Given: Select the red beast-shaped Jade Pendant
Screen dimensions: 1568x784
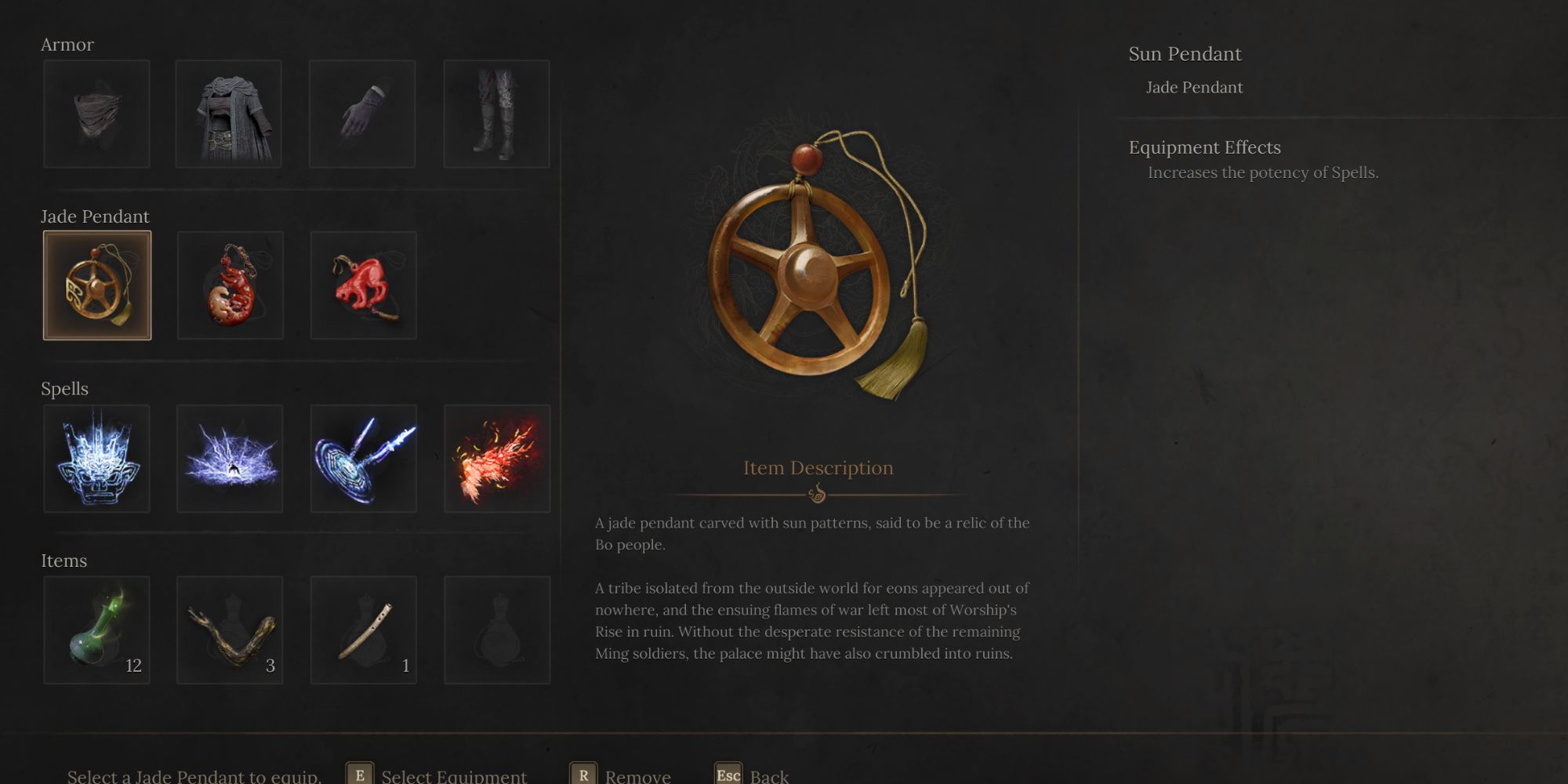Looking at the screenshot, I should [x=363, y=285].
